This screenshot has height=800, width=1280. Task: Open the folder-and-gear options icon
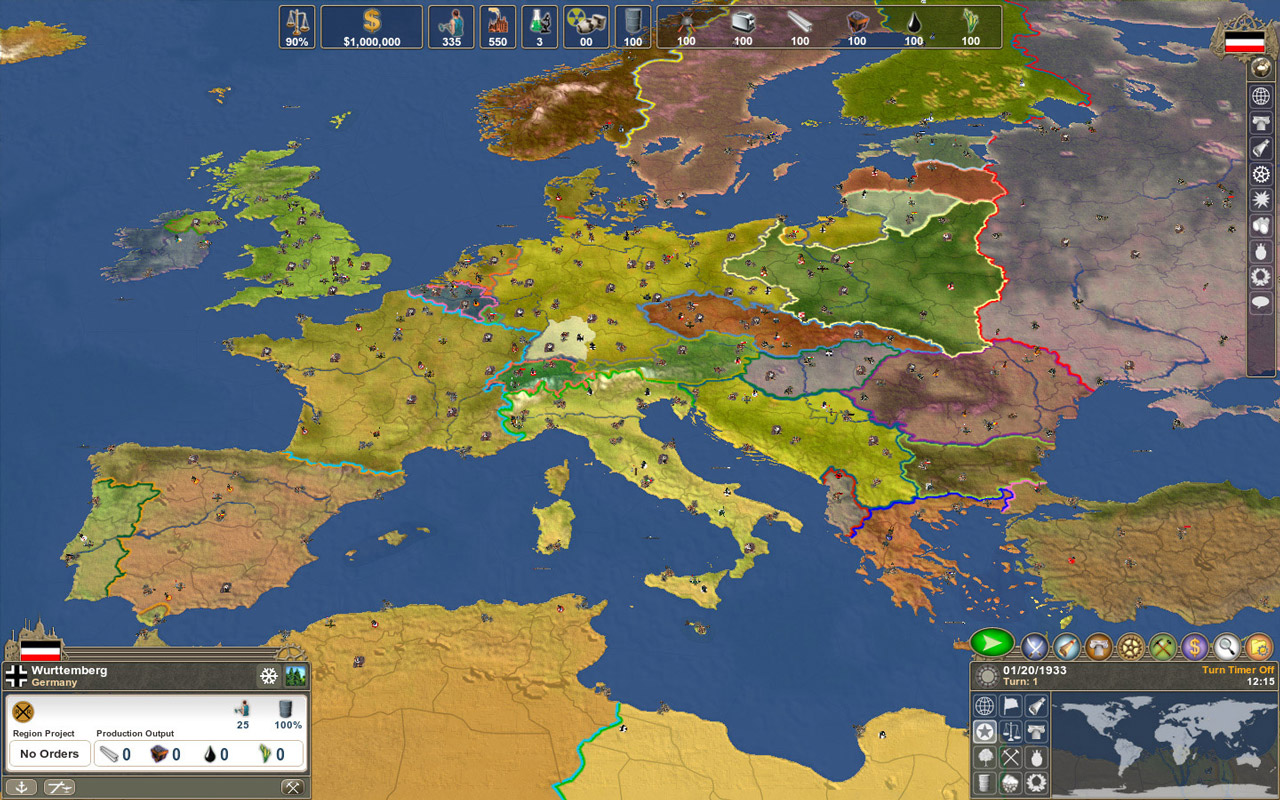coord(1259,648)
